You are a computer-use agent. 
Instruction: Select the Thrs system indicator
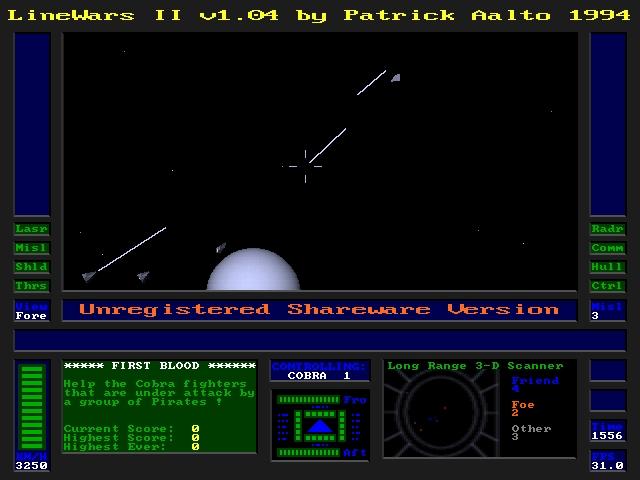click(x=32, y=286)
